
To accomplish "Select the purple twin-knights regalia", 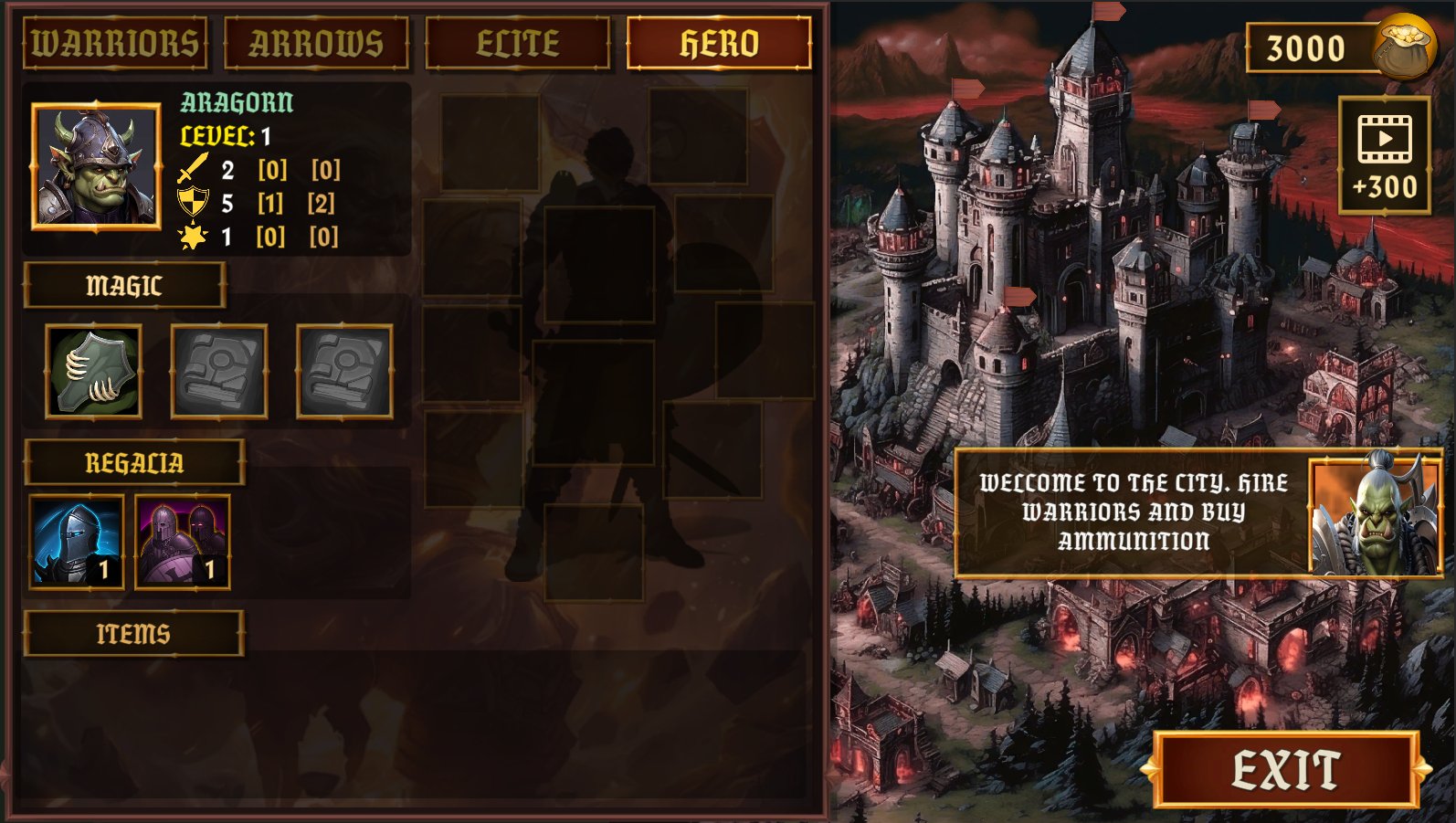I will point(181,541).
